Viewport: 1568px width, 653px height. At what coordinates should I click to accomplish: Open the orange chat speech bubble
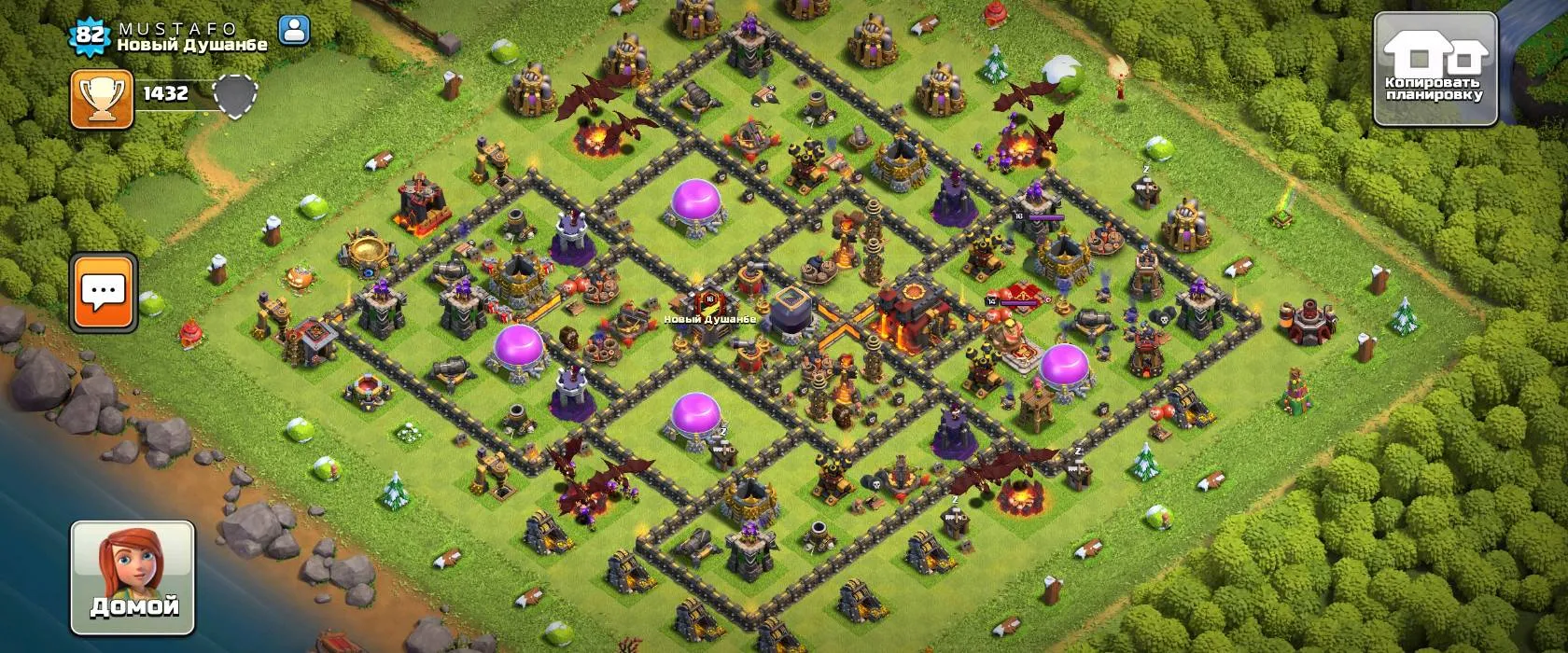[104, 292]
